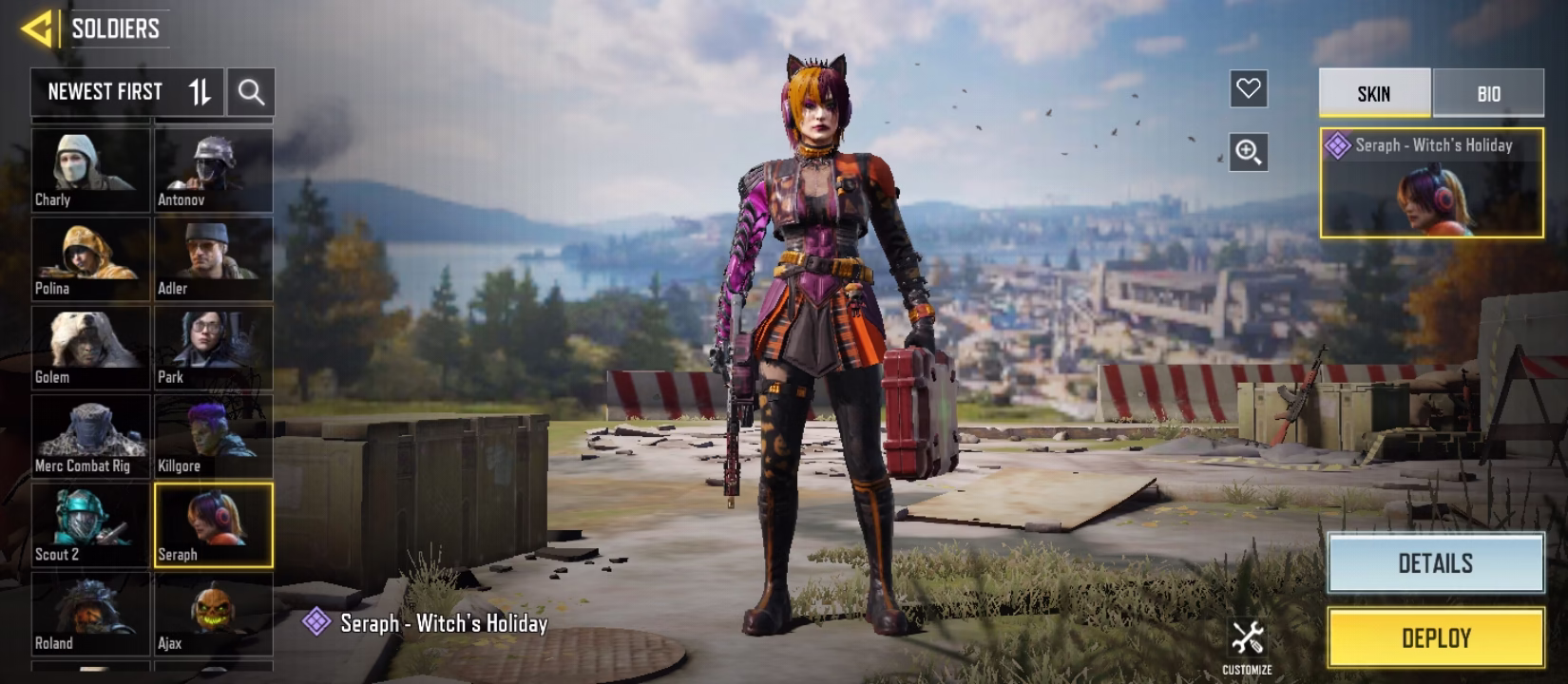This screenshot has width=1568, height=684.
Task: Pick the Roland soldier
Action: click(91, 613)
